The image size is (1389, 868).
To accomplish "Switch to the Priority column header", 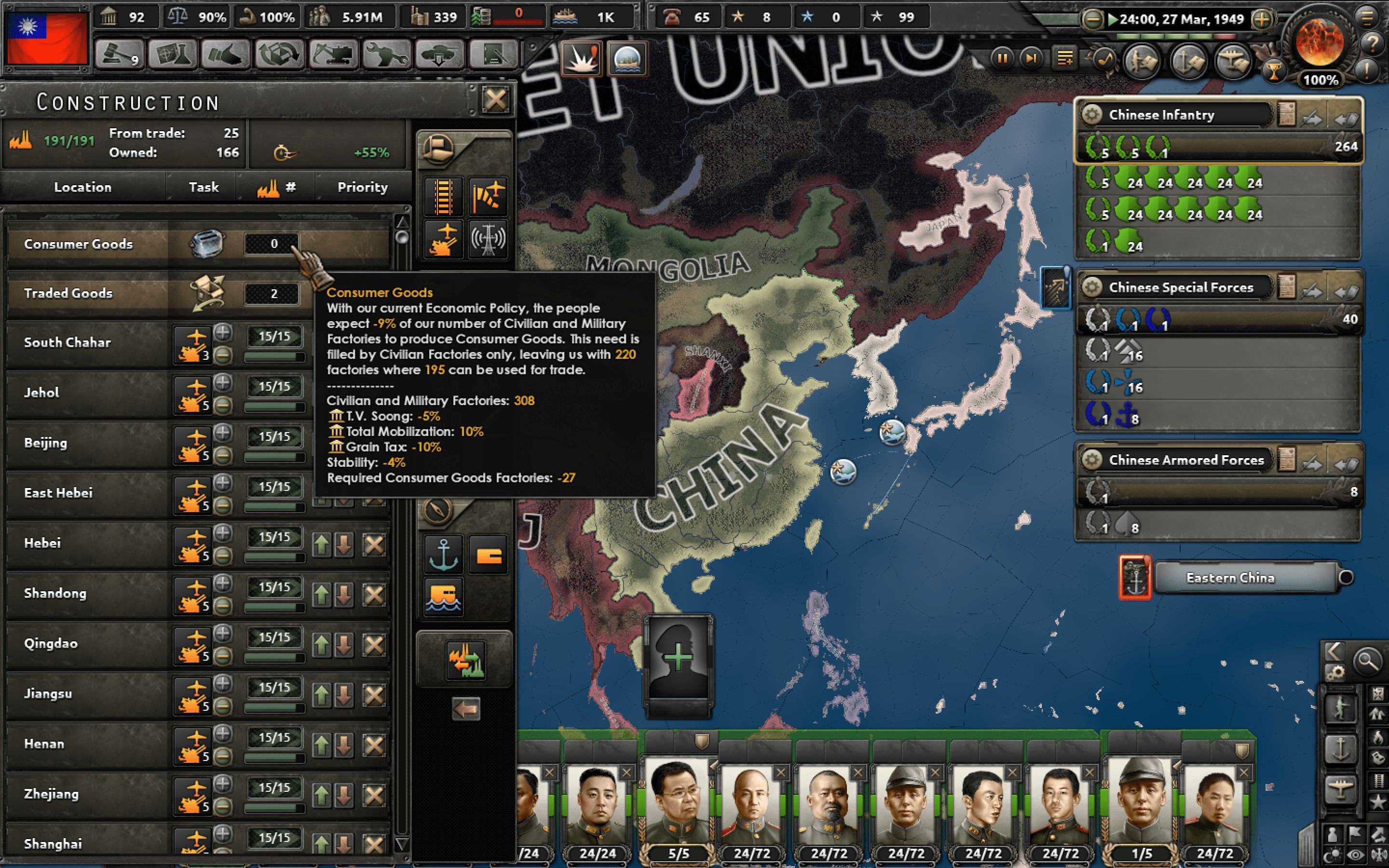I will 363,187.
